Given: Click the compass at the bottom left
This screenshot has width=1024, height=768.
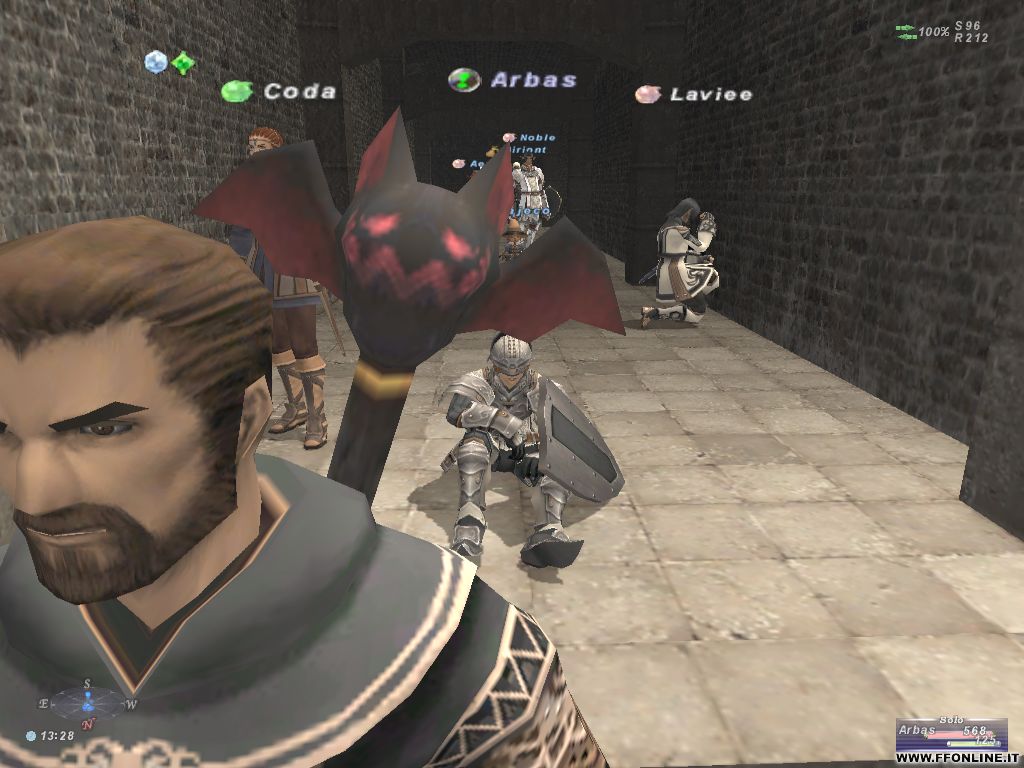Looking at the screenshot, I should (88, 703).
